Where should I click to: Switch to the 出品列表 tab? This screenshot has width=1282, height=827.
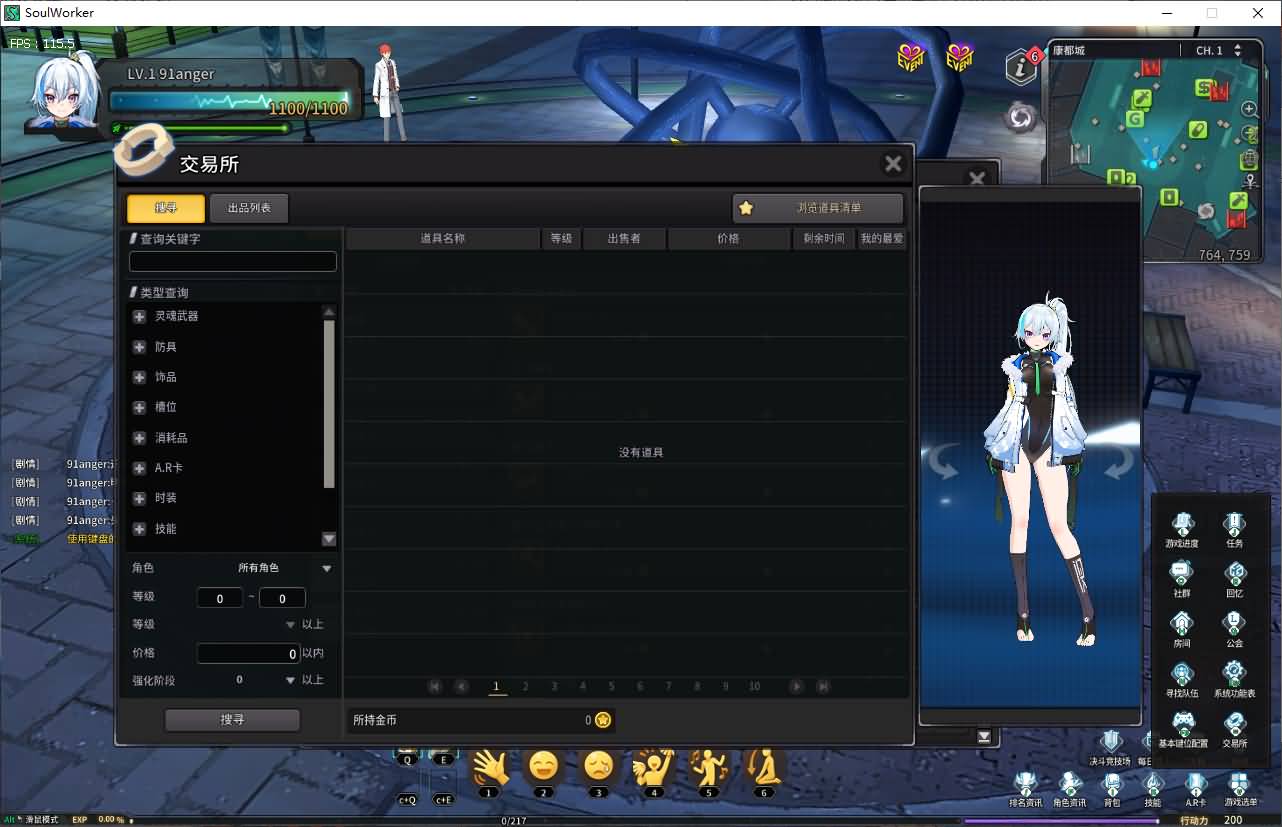pyautogui.click(x=248, y=208)
